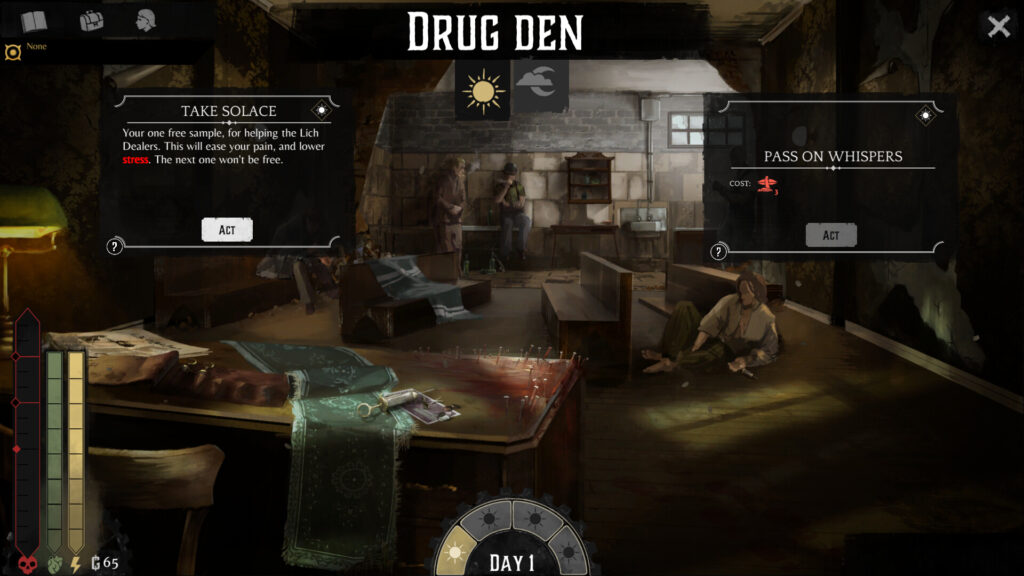The image size is (1024, 576).
Task: Close the Drug Den screen
Action: [x=998, y=27]
